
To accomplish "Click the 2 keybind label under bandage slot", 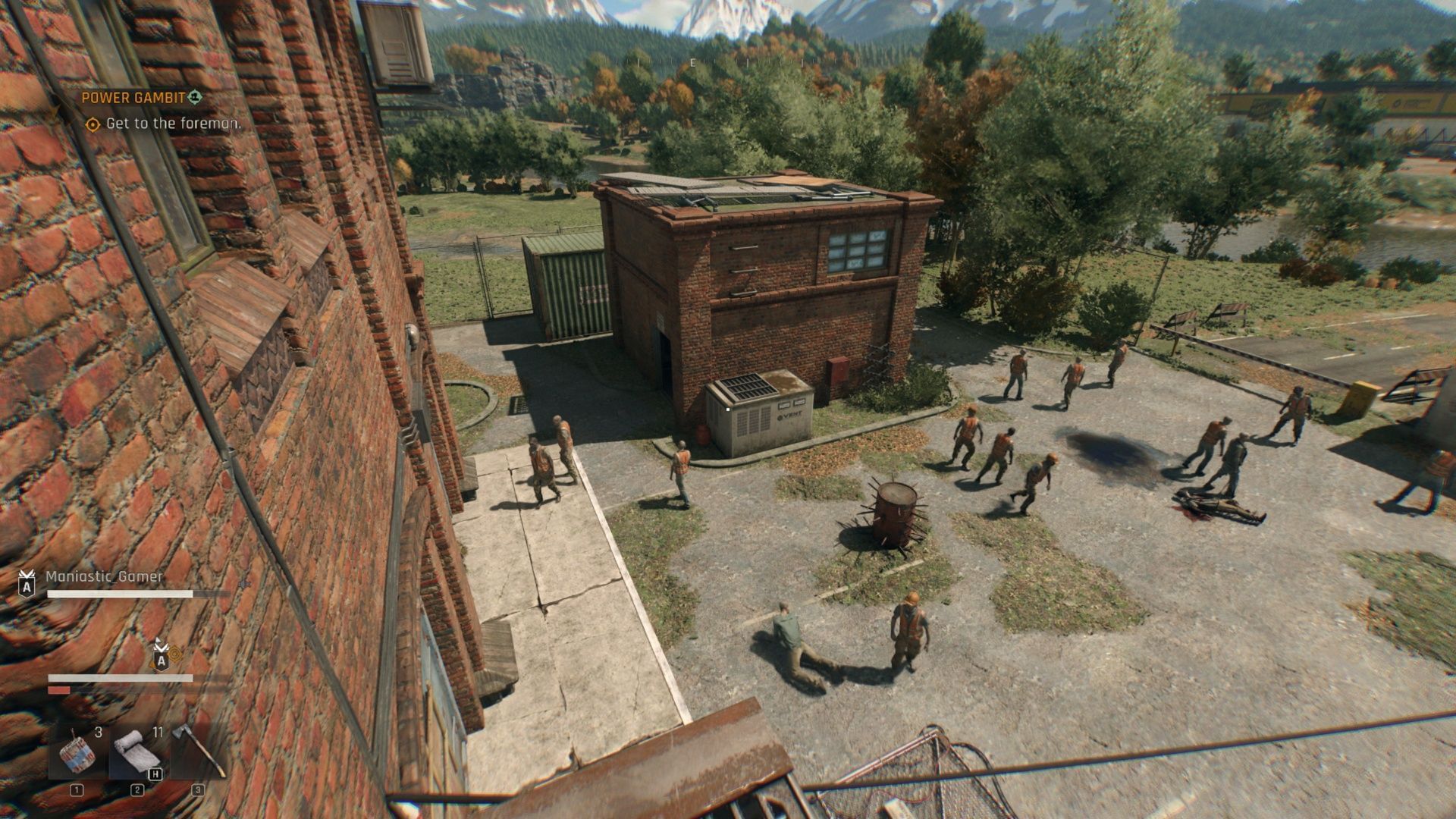I will (137, 790).
